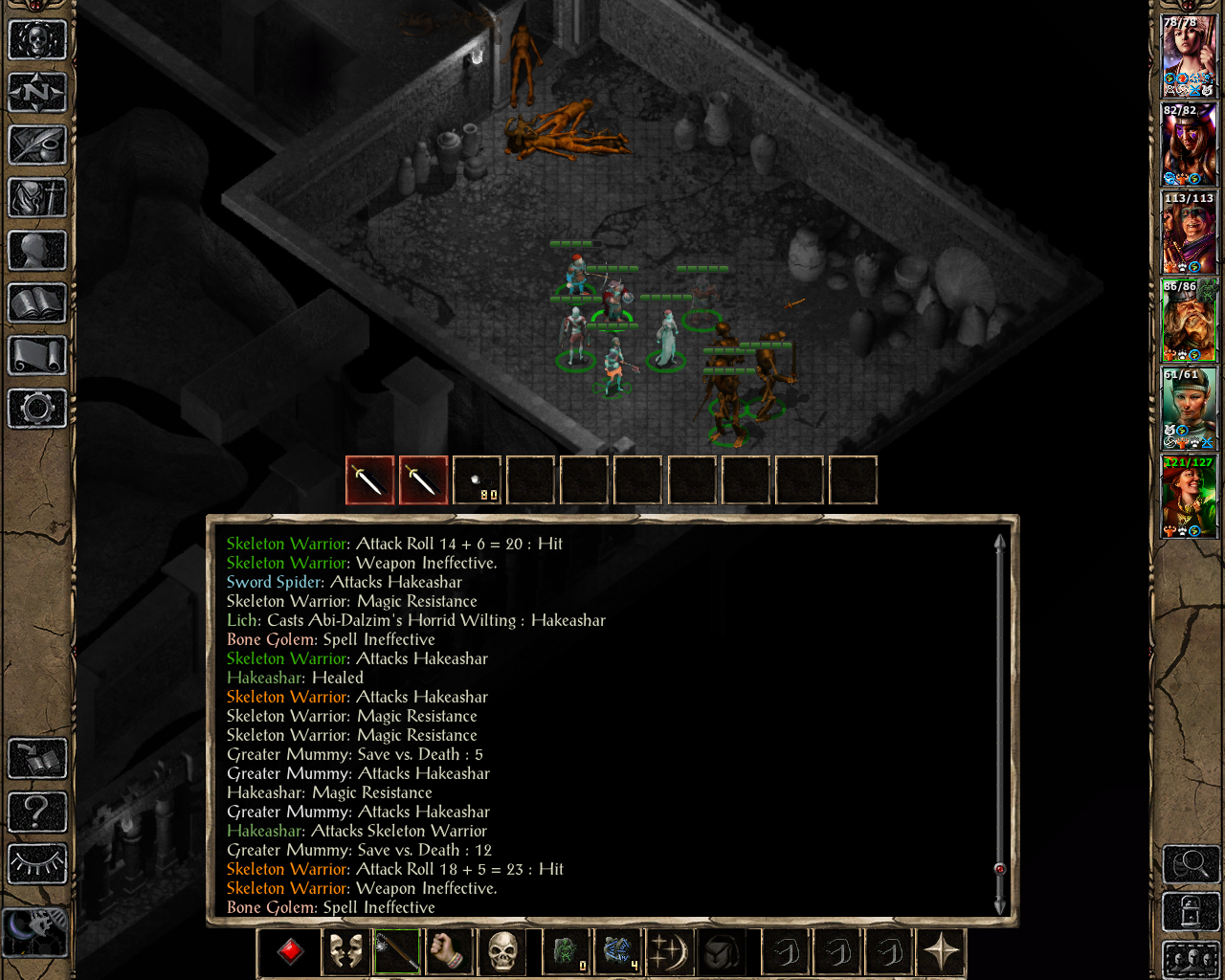Toggle the closed-eye hide interface button
This screenshot has height=980, width=1225.
(37, 863)
